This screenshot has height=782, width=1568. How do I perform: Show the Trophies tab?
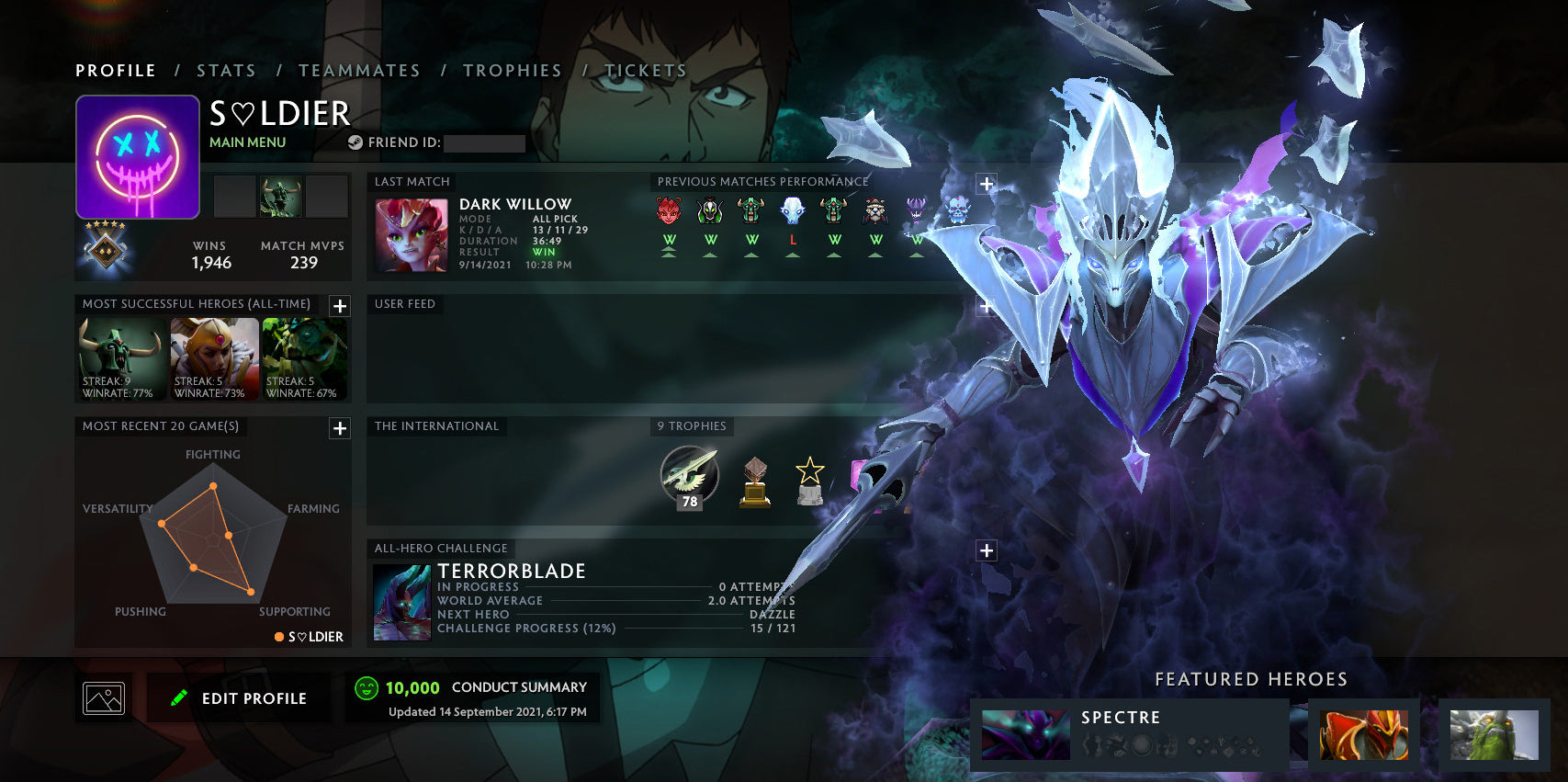512,71
